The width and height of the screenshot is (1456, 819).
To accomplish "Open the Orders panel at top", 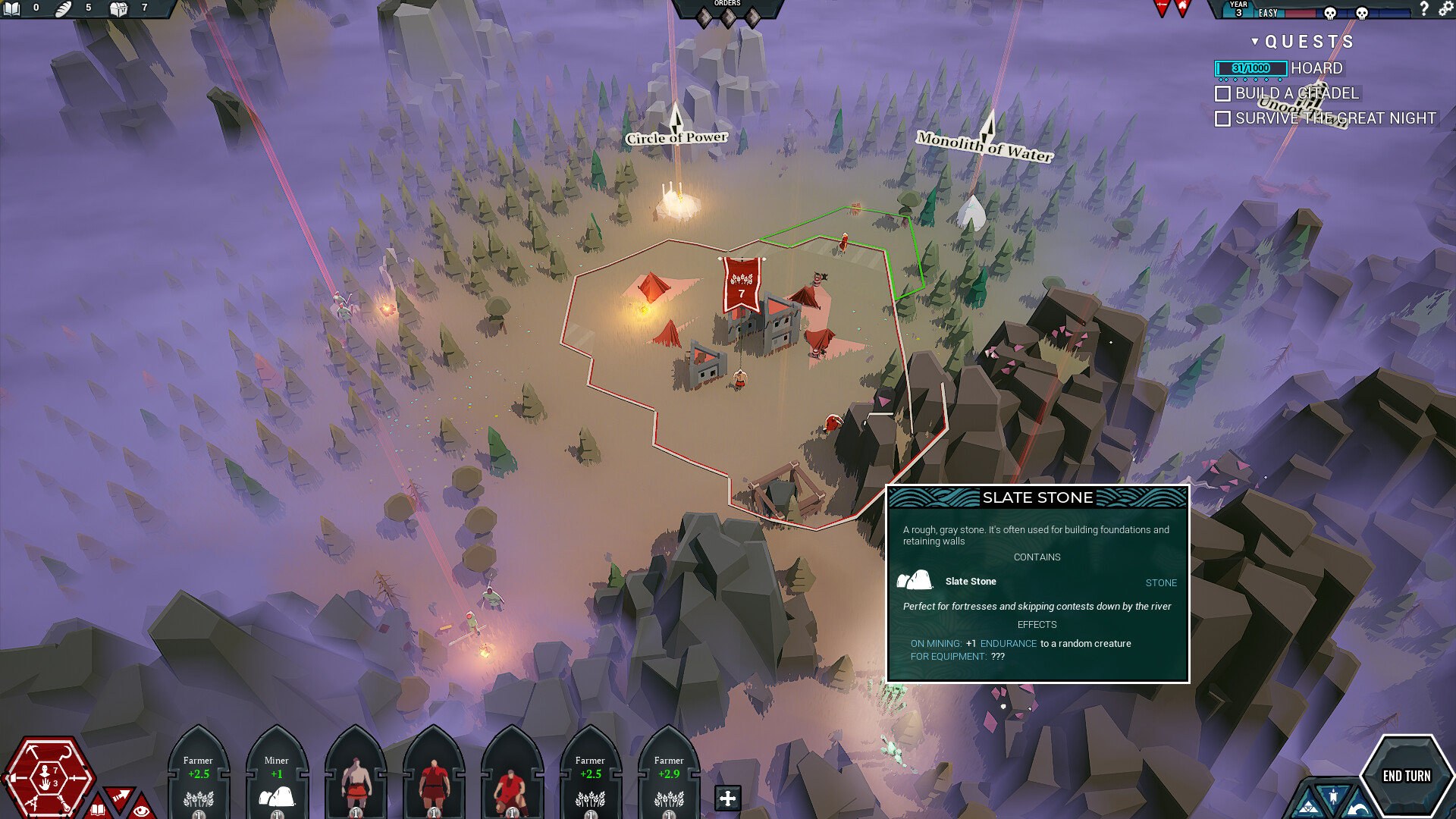I will click(727, 11).
